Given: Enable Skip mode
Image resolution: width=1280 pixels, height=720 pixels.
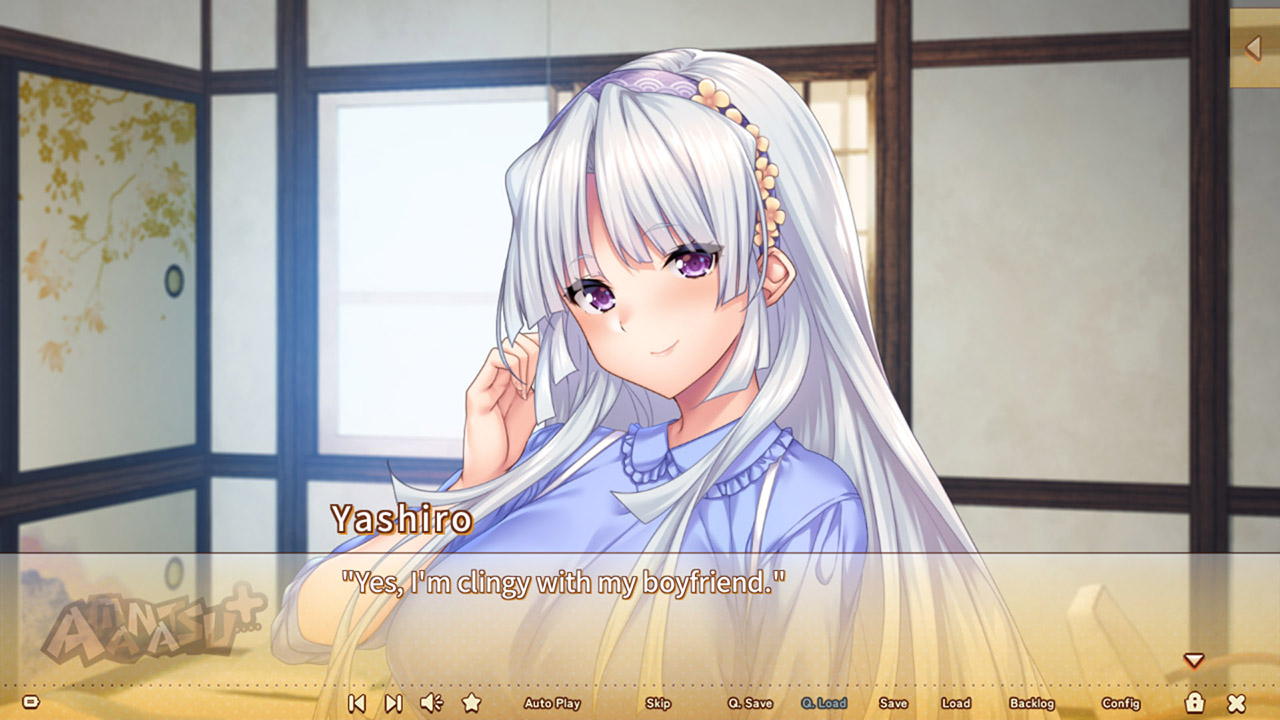Looking at the screenshot, I should pos(658,703).
